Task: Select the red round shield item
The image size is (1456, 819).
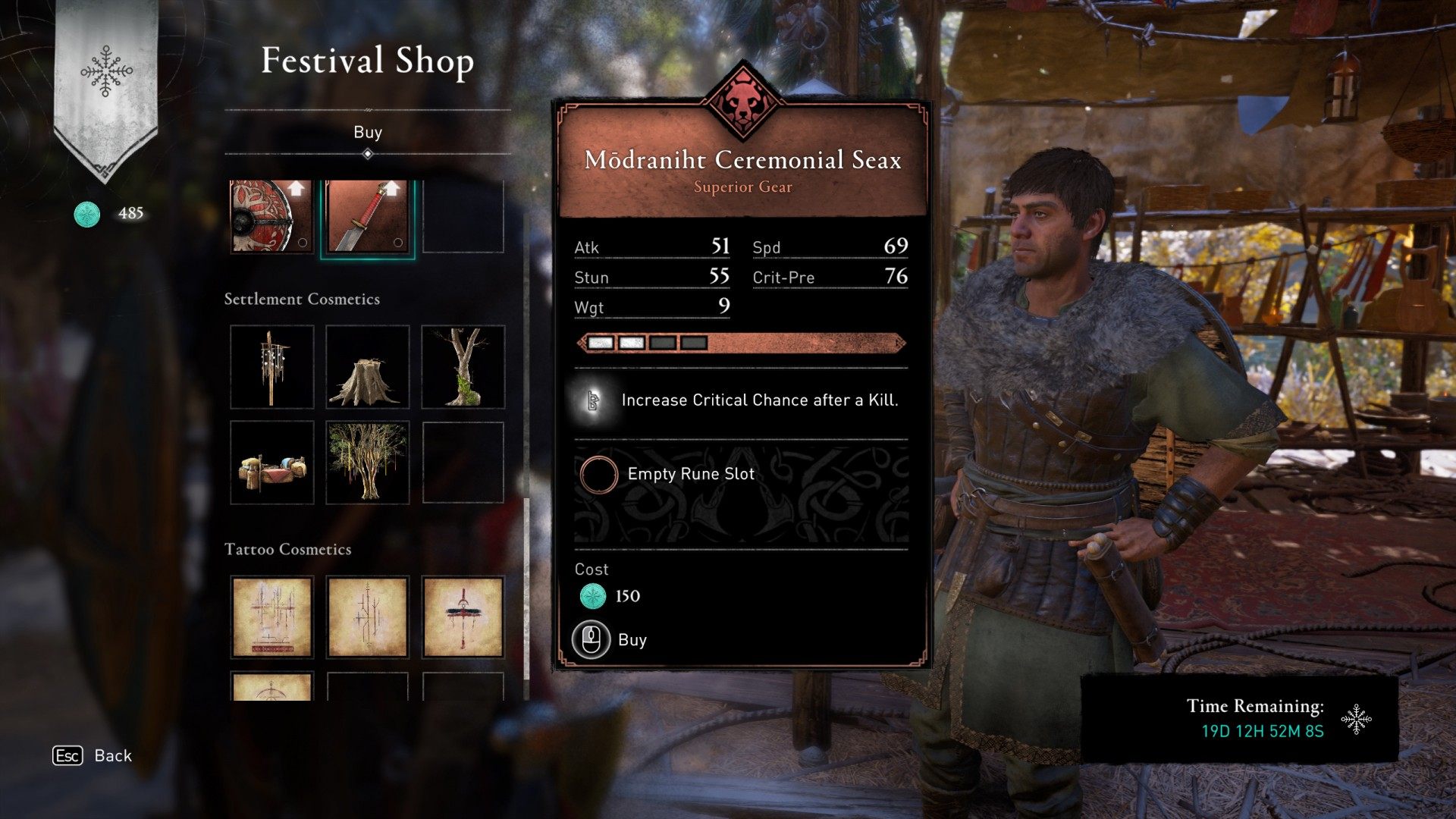Action: (271, 217)
